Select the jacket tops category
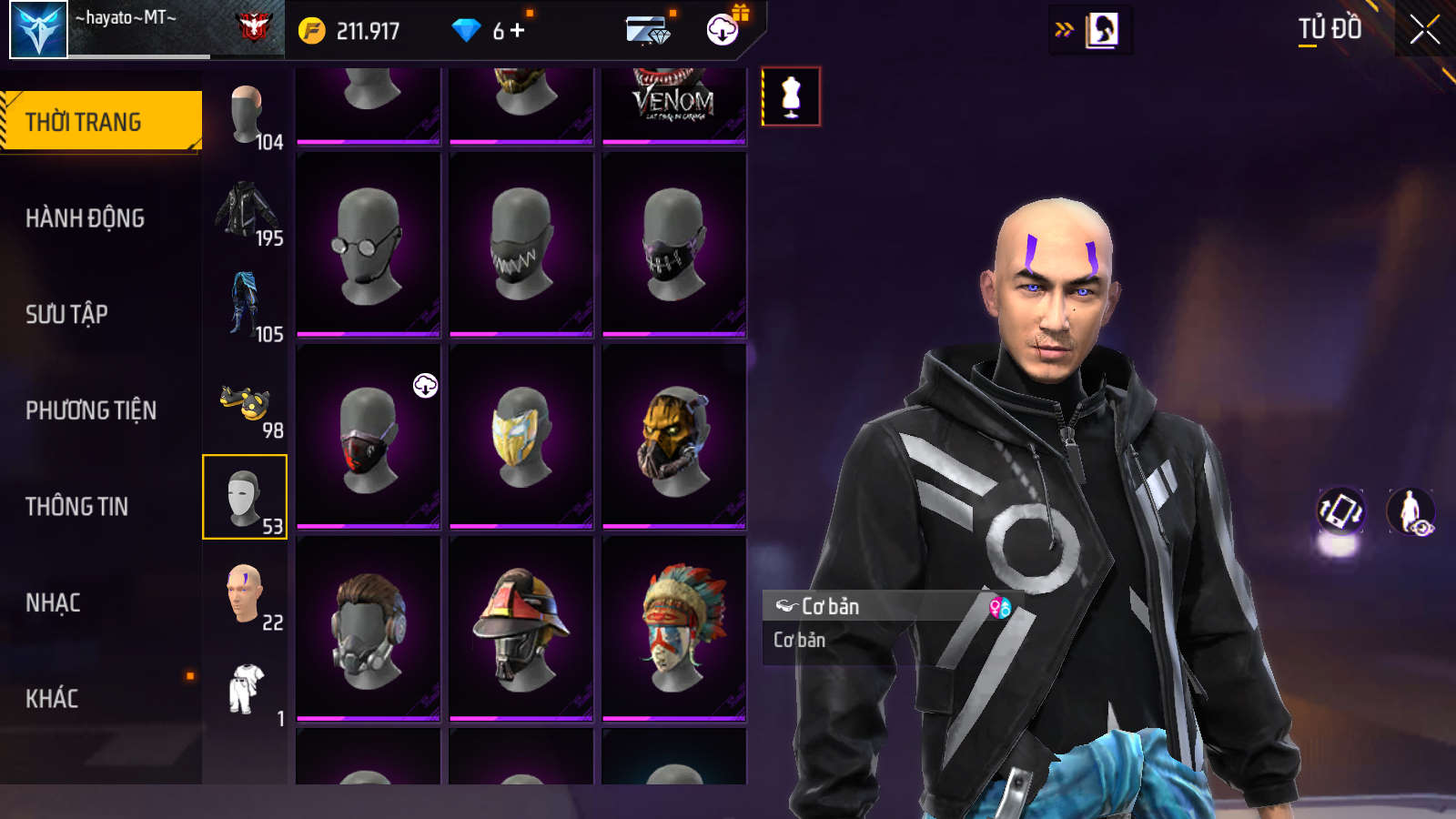The width and height of the screenshot is (1456, 819). [246, 209]
